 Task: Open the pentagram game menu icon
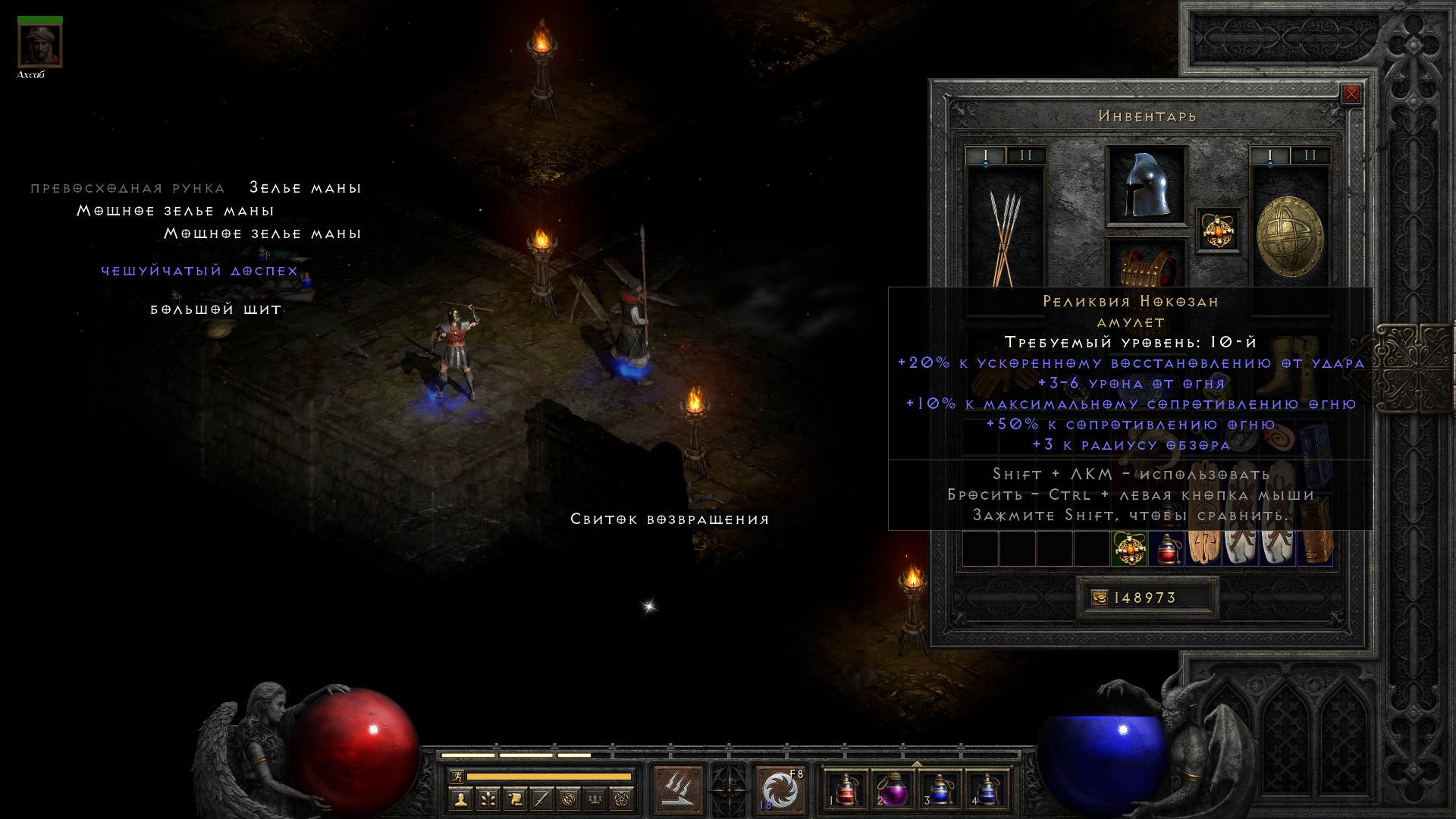pos(623,799)
